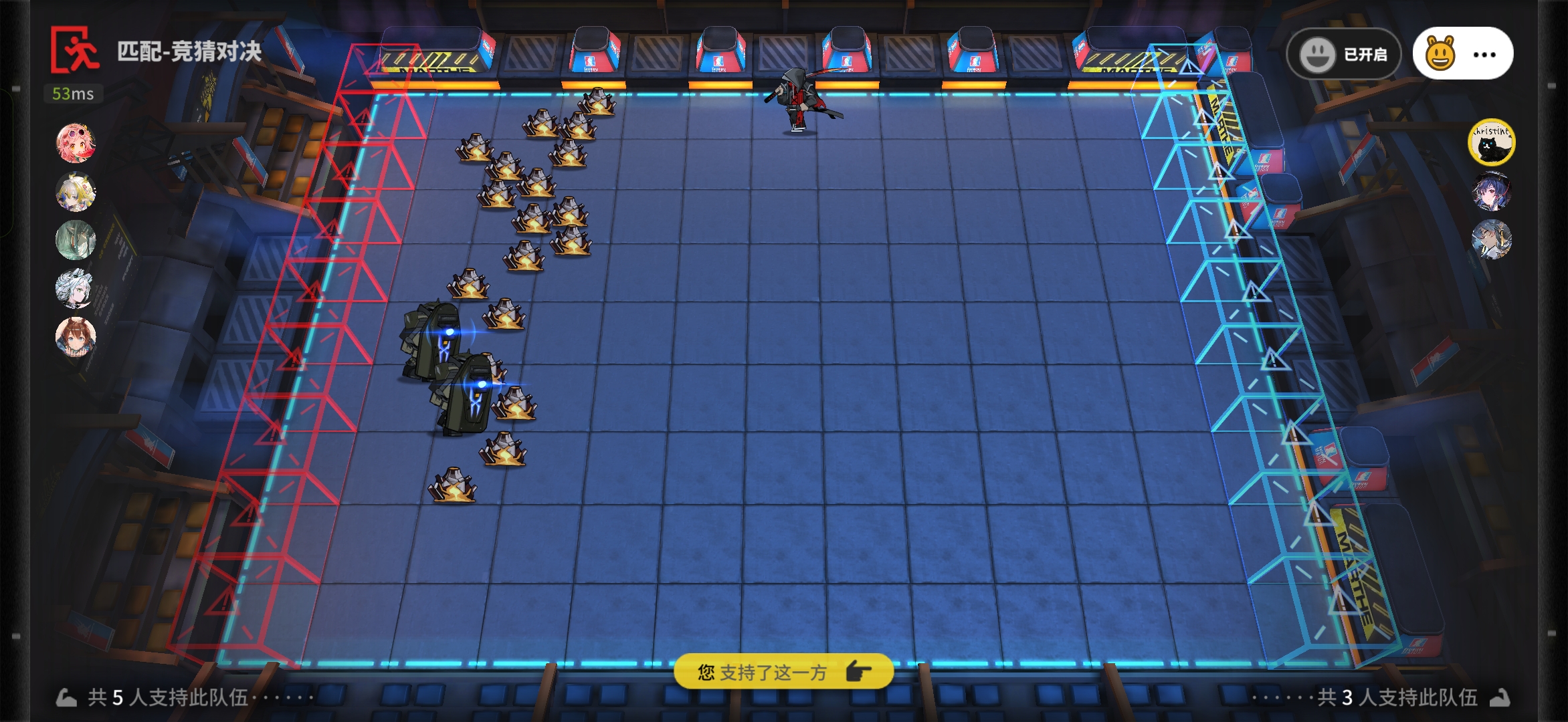
Task: View the blonde-haired player avatar
Action: click(76, 192)
